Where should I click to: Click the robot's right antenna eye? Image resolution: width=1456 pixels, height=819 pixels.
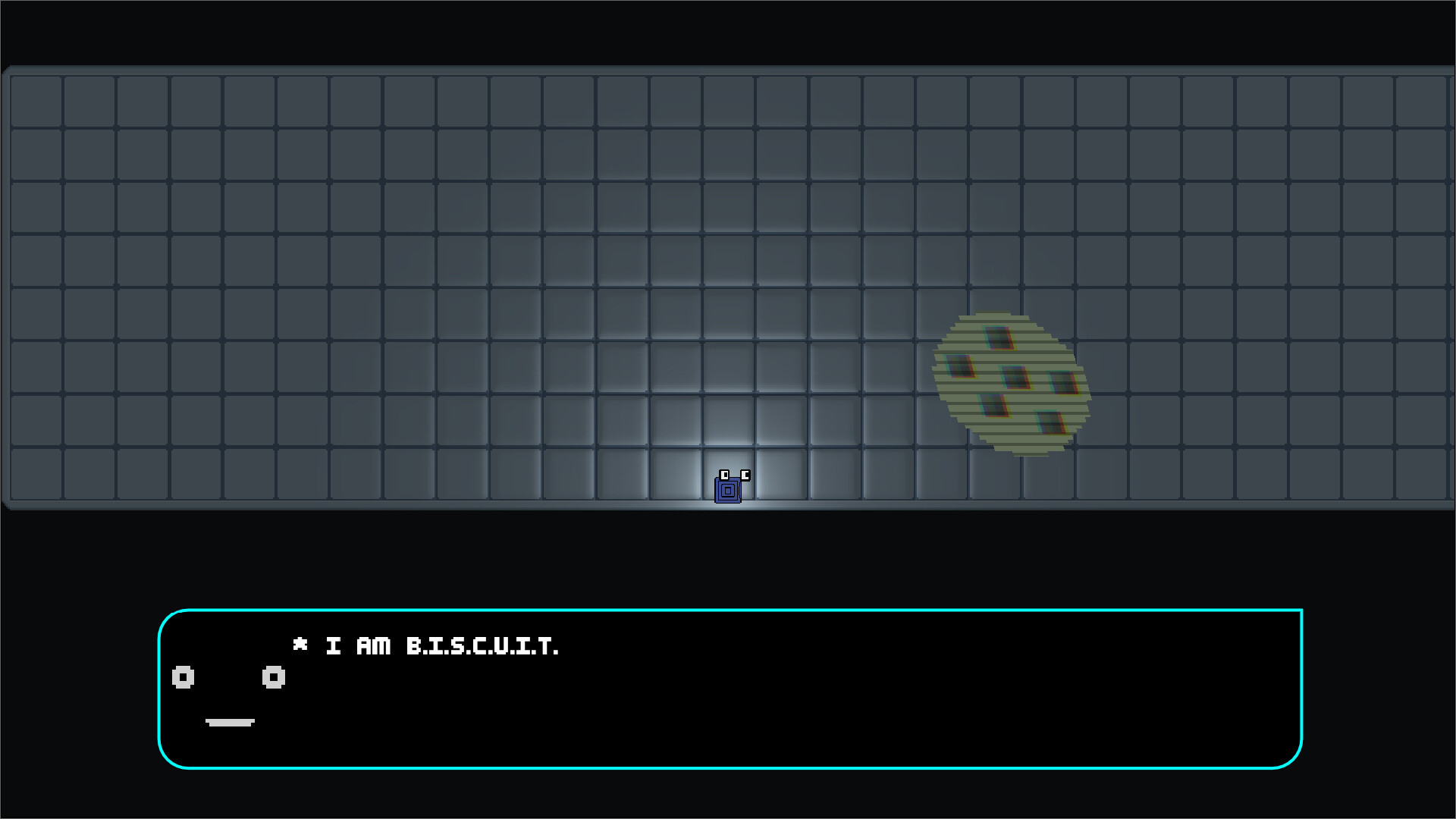click(746, 475)
